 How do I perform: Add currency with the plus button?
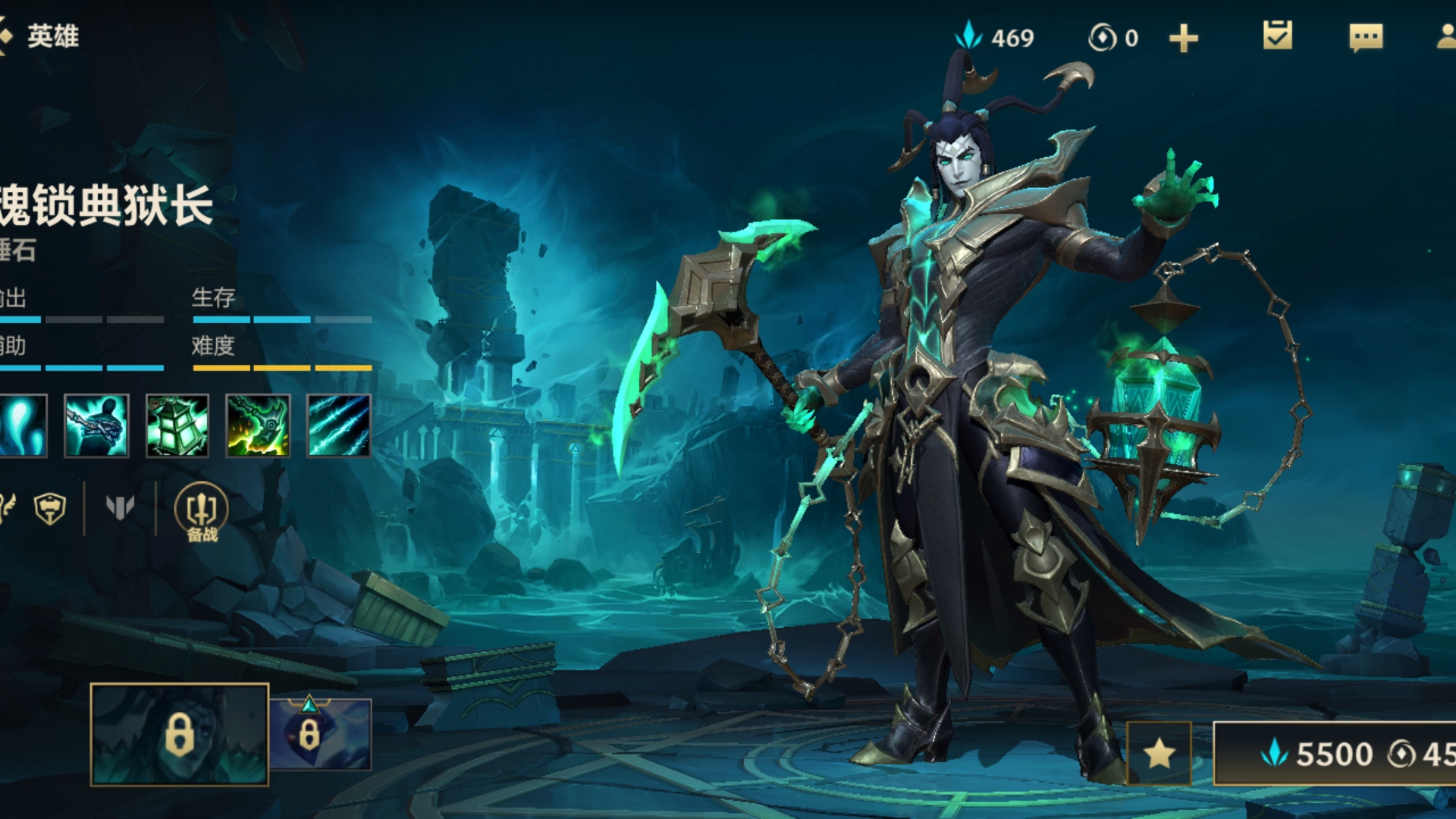[x=1183, y=38]
